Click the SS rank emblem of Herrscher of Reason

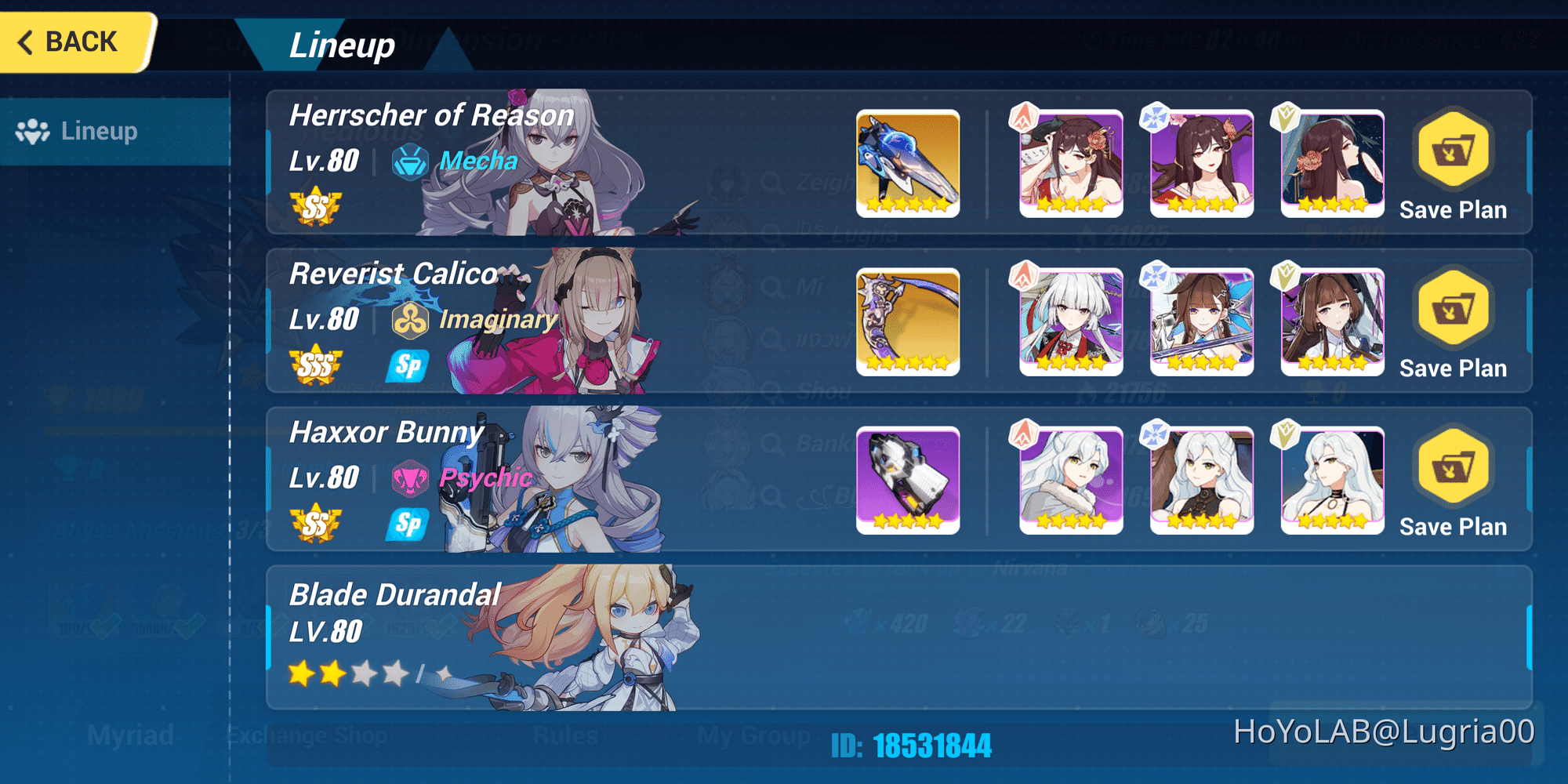click(x=317, y=207)
